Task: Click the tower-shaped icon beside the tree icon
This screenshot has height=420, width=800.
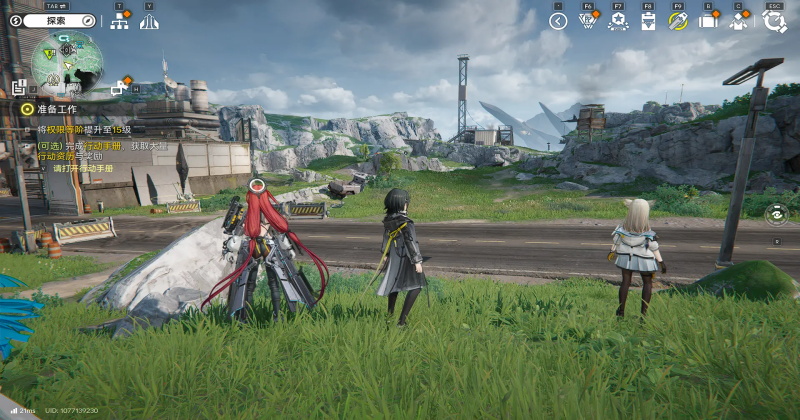Action: click(x=149, y=21)
